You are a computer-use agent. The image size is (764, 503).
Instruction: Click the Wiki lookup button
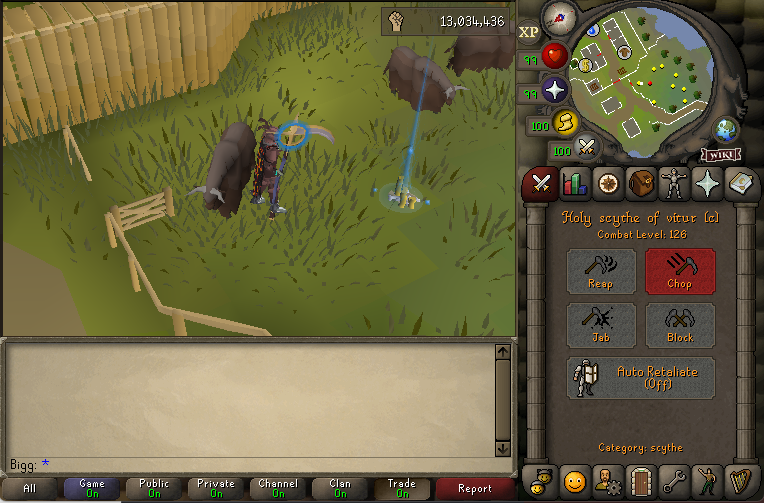tap(720, 154)
